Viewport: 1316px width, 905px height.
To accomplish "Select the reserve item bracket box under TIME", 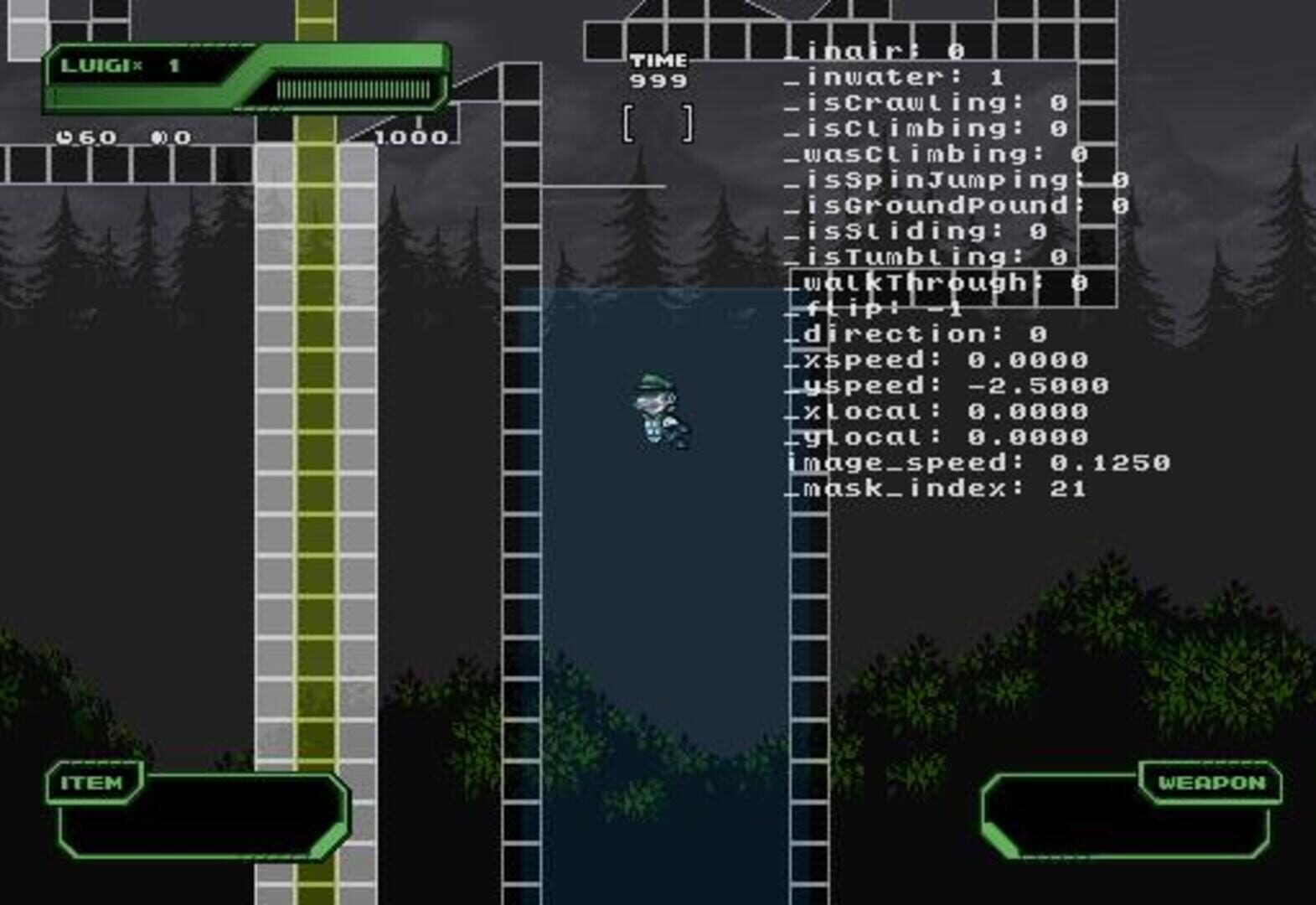I will tap(657, 122).
